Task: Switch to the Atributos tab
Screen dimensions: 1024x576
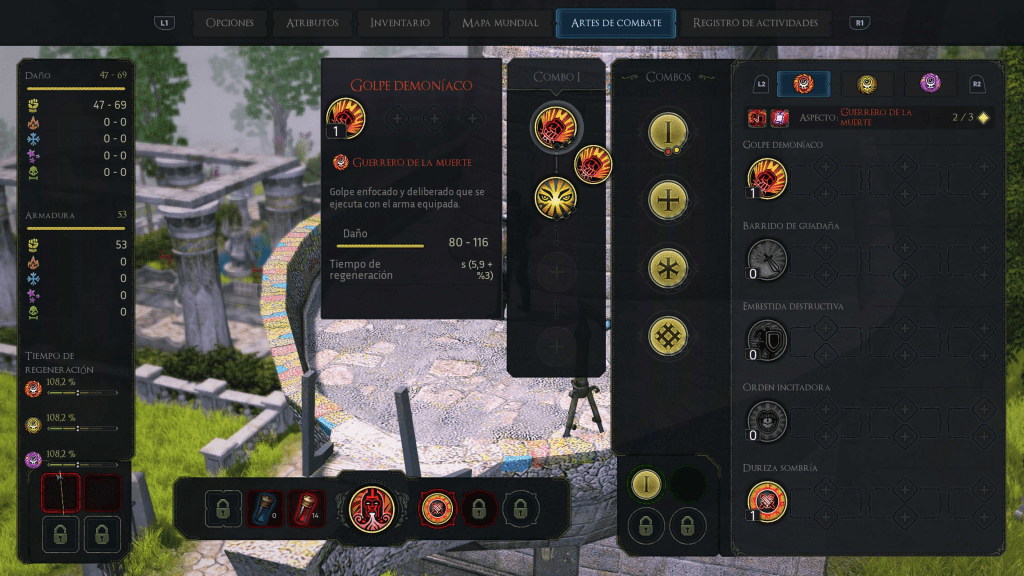Action: 312,23
